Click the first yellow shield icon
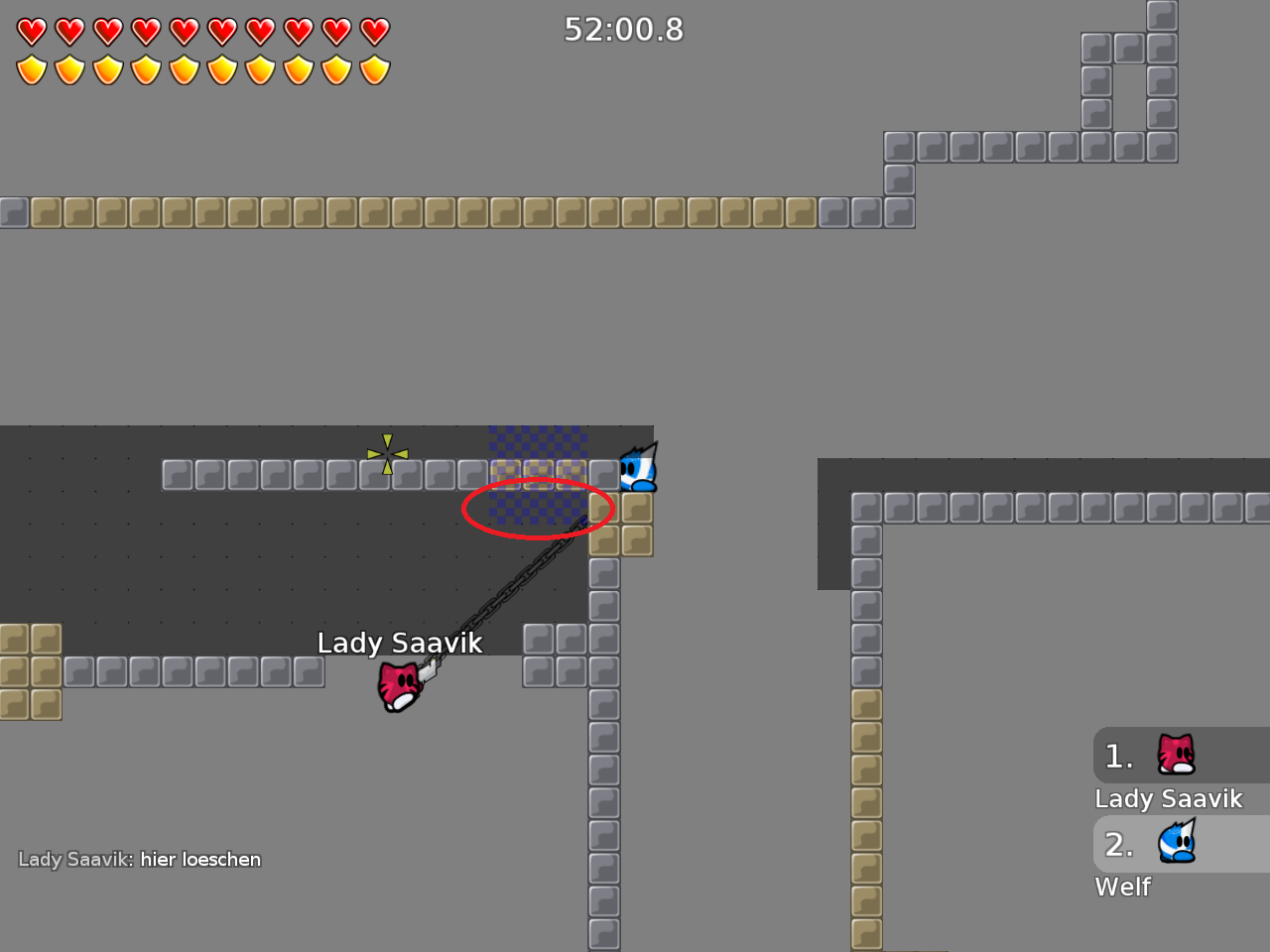Image resolution: width=1270 pixels, height=952 pixels. pyautogui.click(x=31, y=69)
